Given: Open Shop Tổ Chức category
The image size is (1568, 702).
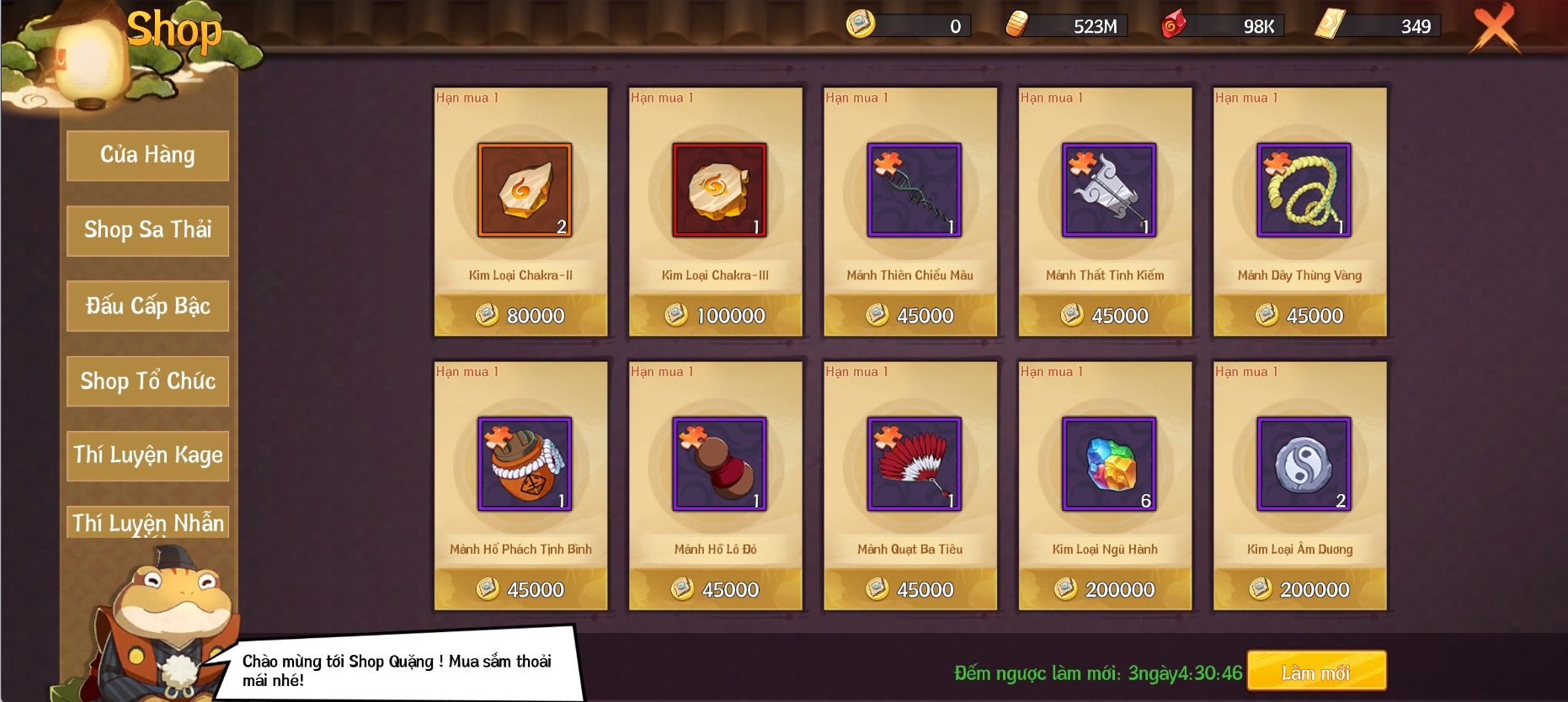Looking at the screenshot, I should (x=147, y=381).
